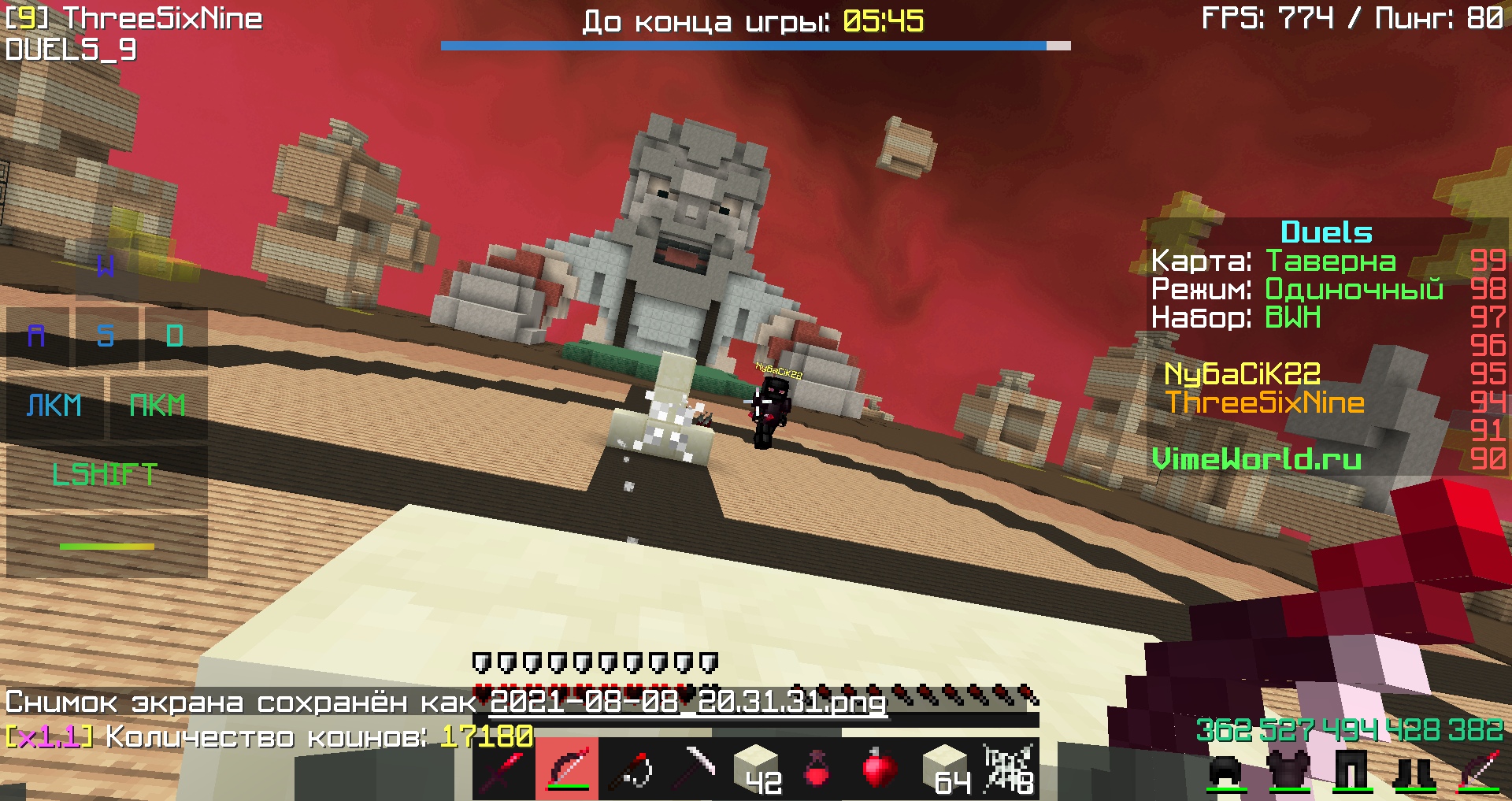Open the VimeWorld.ru link
1512x801 pixels.
[1258, 459]
